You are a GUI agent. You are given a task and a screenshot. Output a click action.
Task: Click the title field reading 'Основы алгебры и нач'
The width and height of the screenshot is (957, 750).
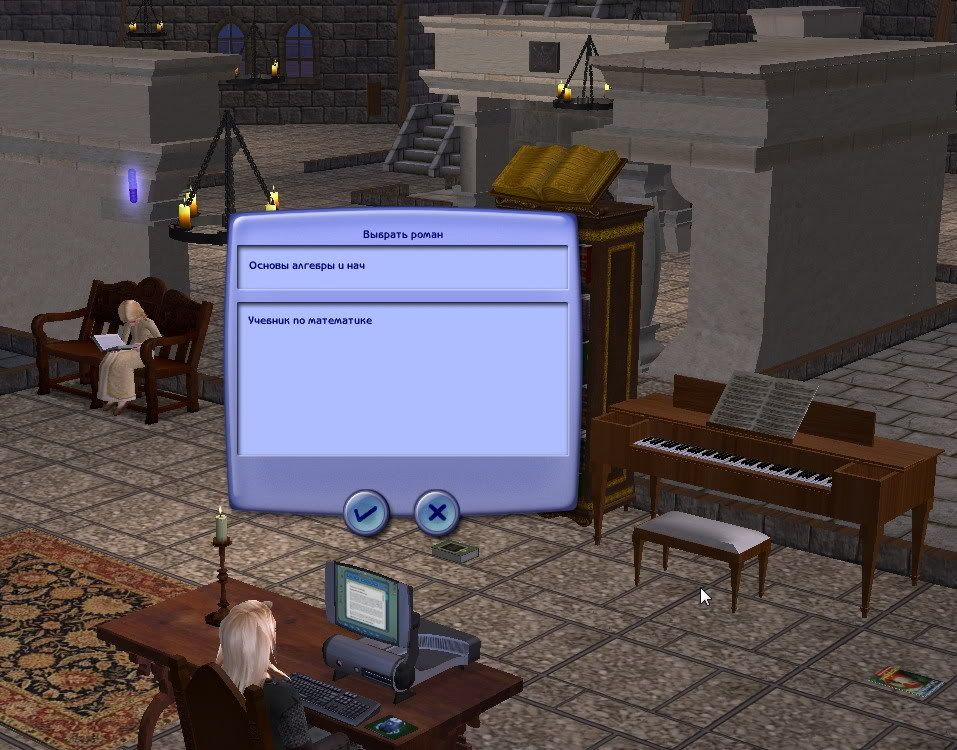pyautogui.click(x=402, y=267)
